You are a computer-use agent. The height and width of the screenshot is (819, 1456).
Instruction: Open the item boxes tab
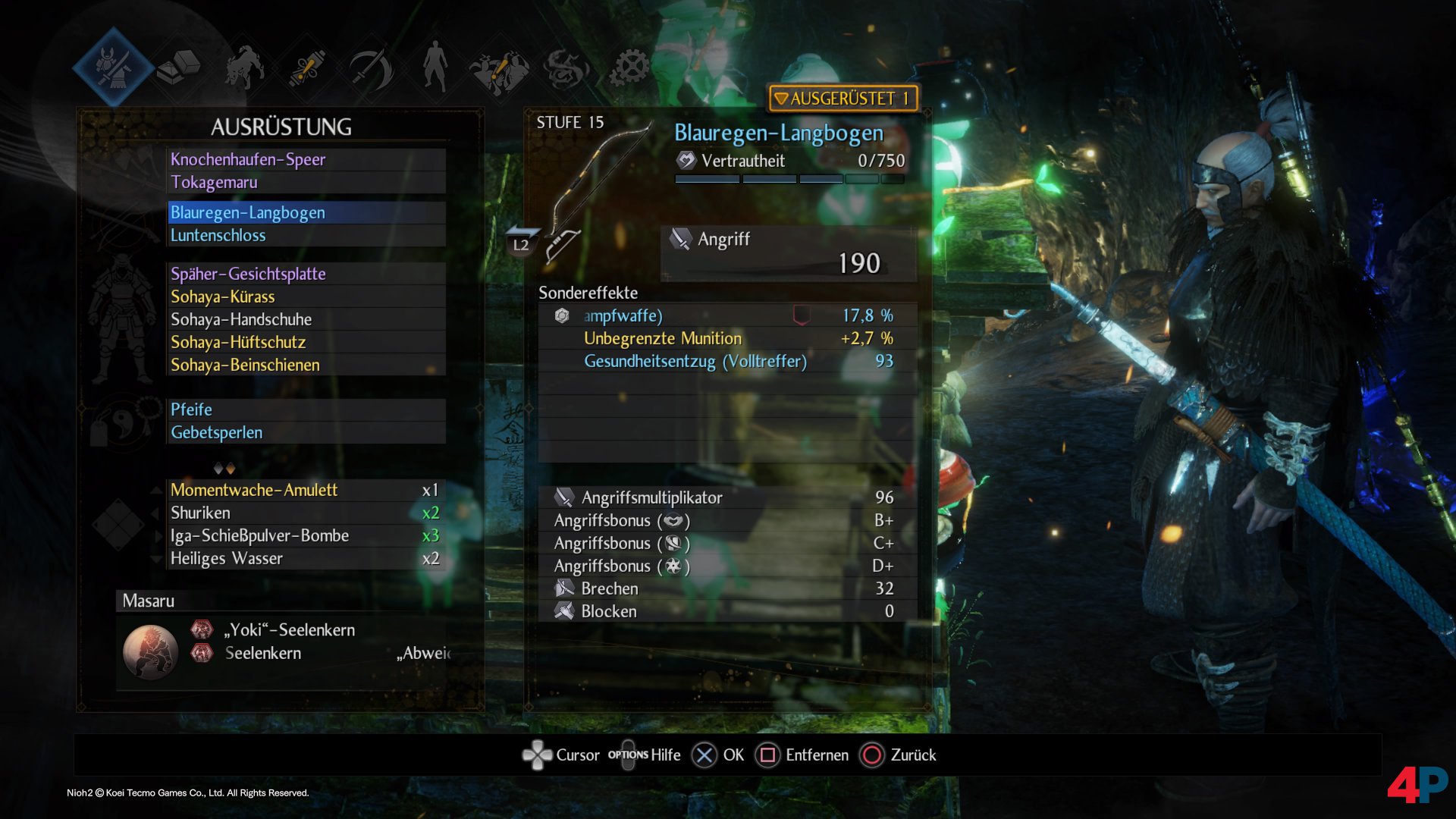178,68
